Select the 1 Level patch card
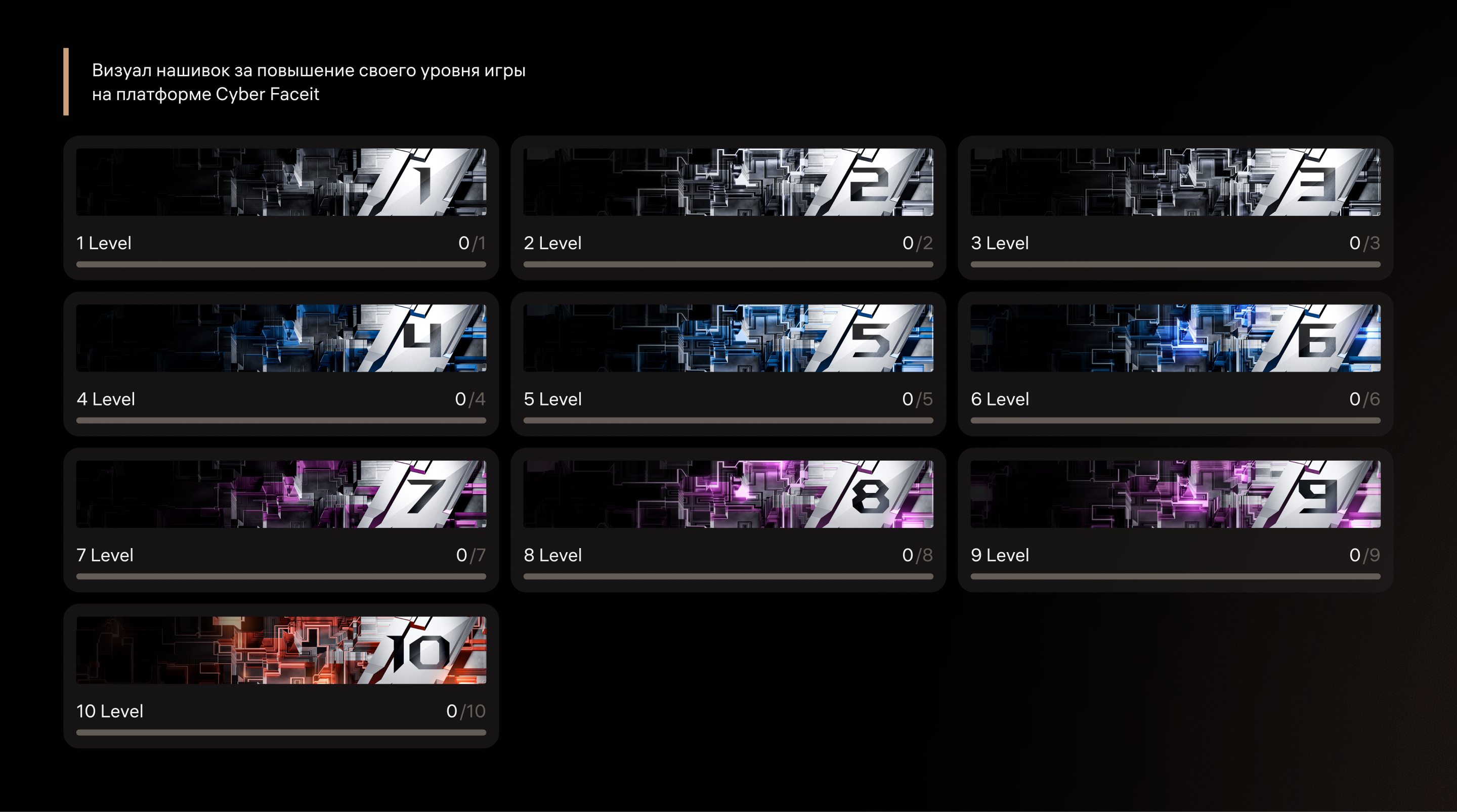 [x=281, y=207]
